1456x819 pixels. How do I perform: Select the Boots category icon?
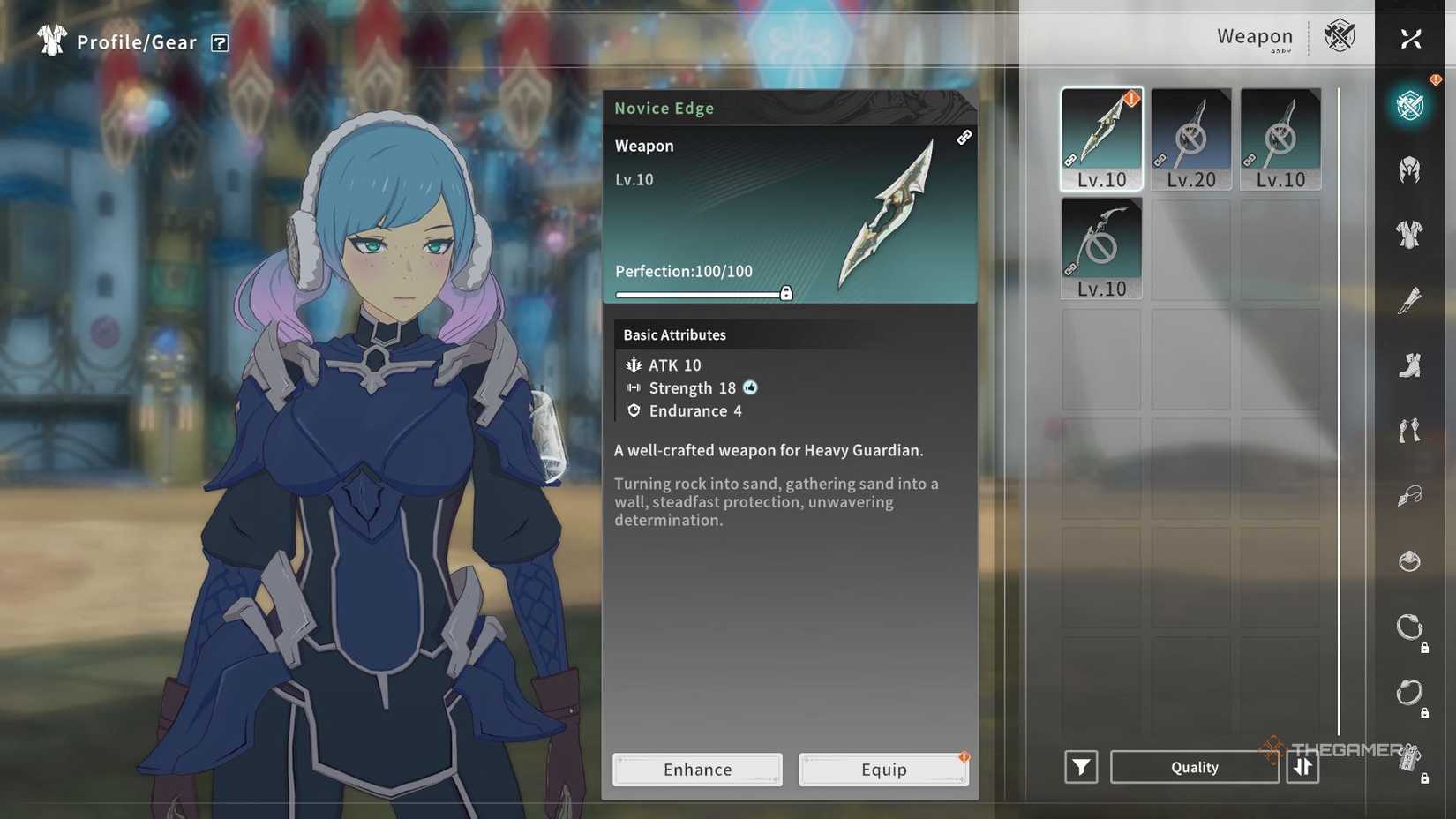[x=1412, y=366]
